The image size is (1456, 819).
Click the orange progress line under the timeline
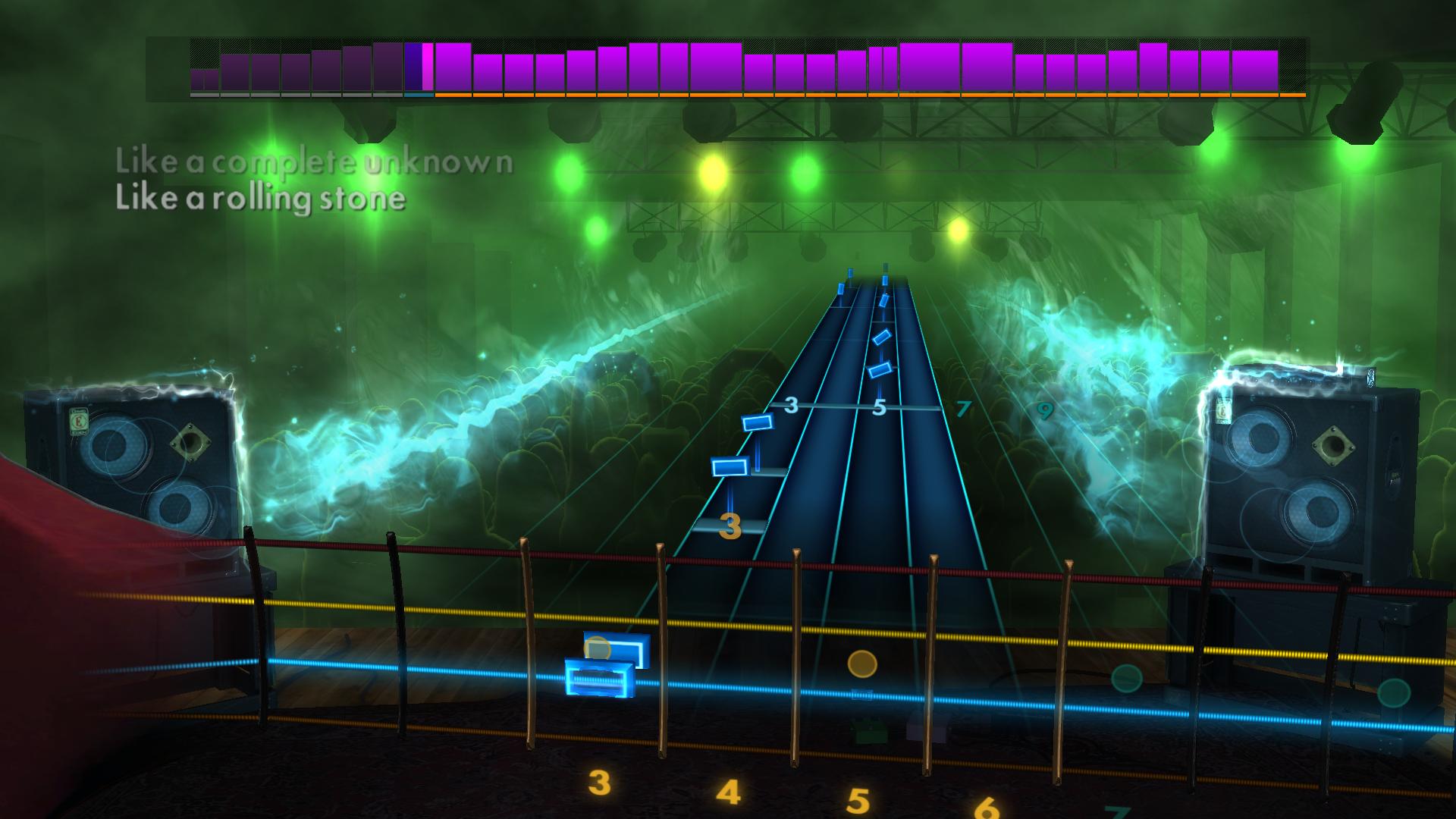[x=834, y=95]
